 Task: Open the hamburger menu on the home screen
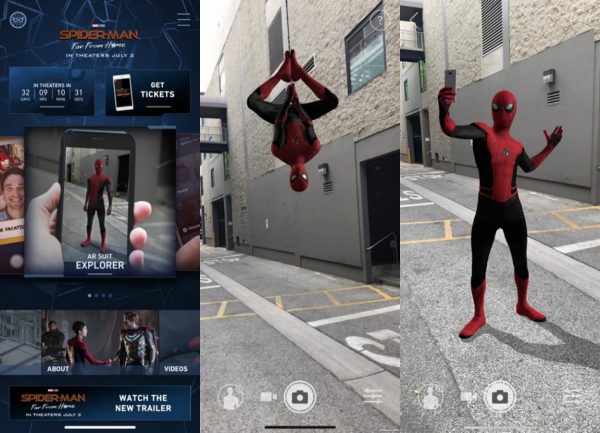coord(183,19)
